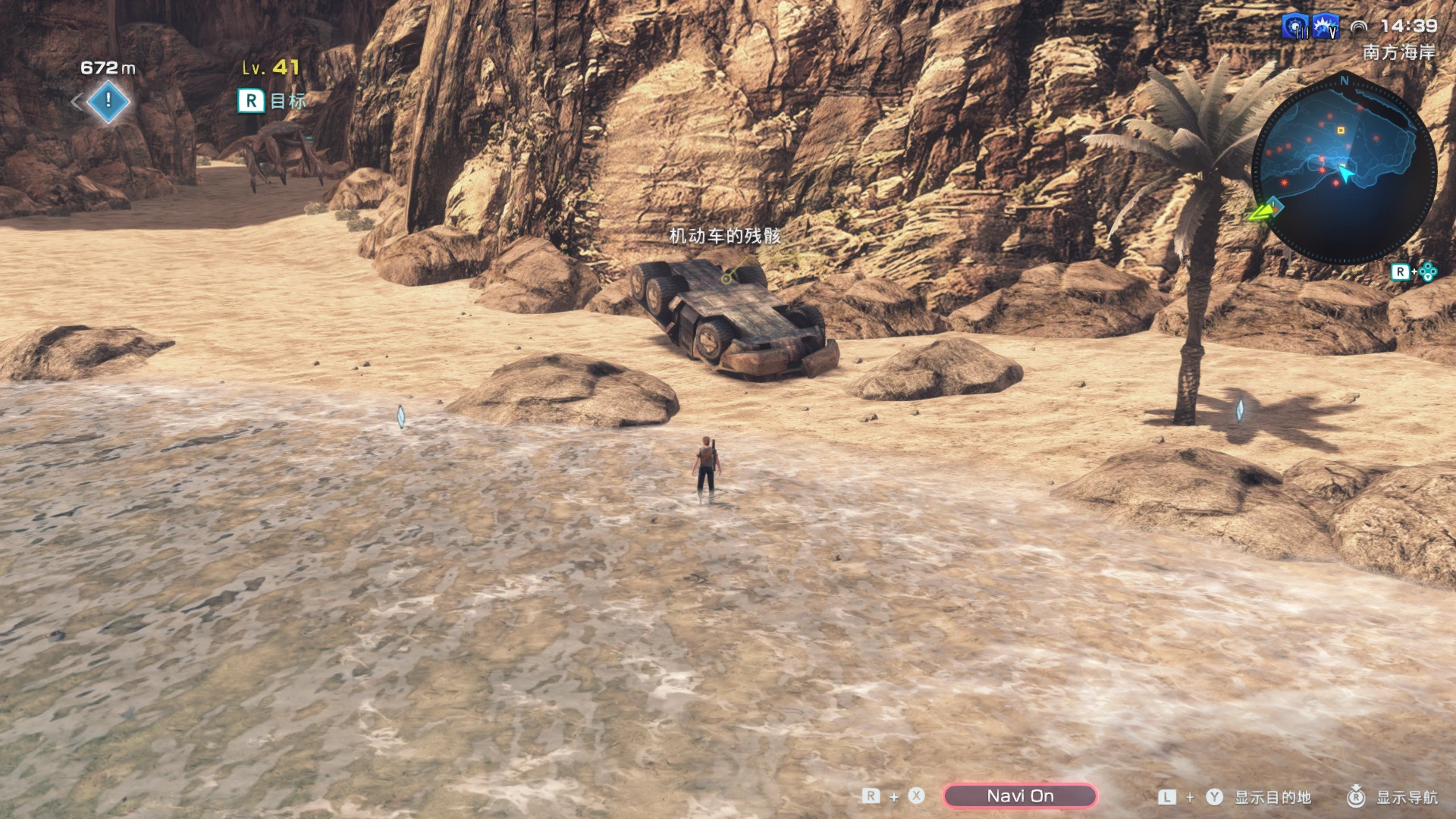Click the blue level III buff icon
The image size is (1456, 819).
pos(1294,25)
